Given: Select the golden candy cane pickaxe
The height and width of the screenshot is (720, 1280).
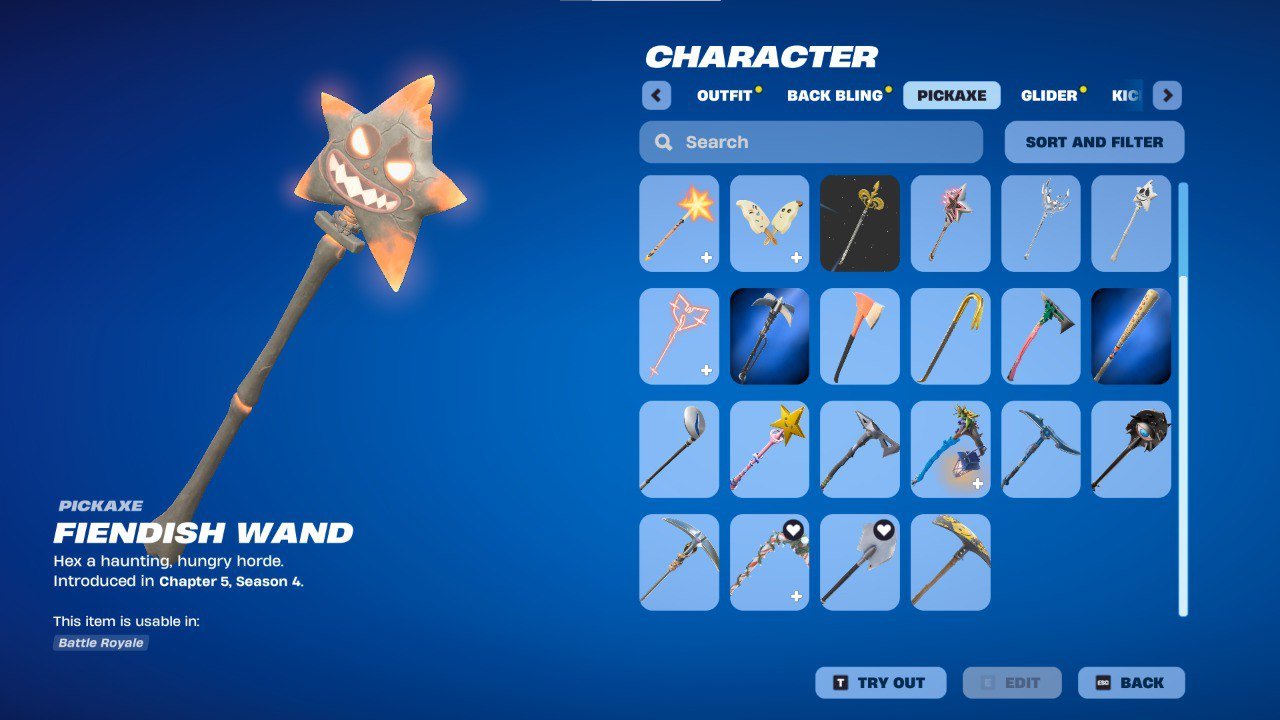Looking at the screenshot, I should click(x=948, y=336).
